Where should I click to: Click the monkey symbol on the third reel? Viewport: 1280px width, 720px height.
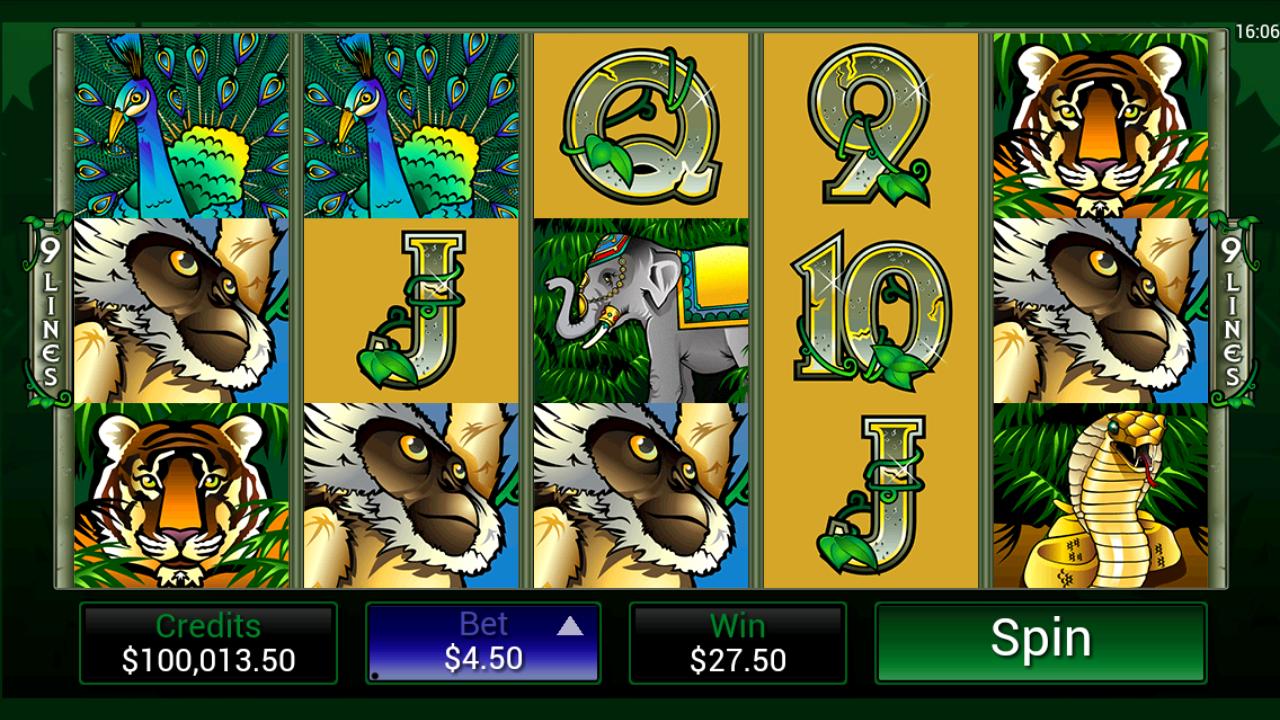click(x=640, y=495)
